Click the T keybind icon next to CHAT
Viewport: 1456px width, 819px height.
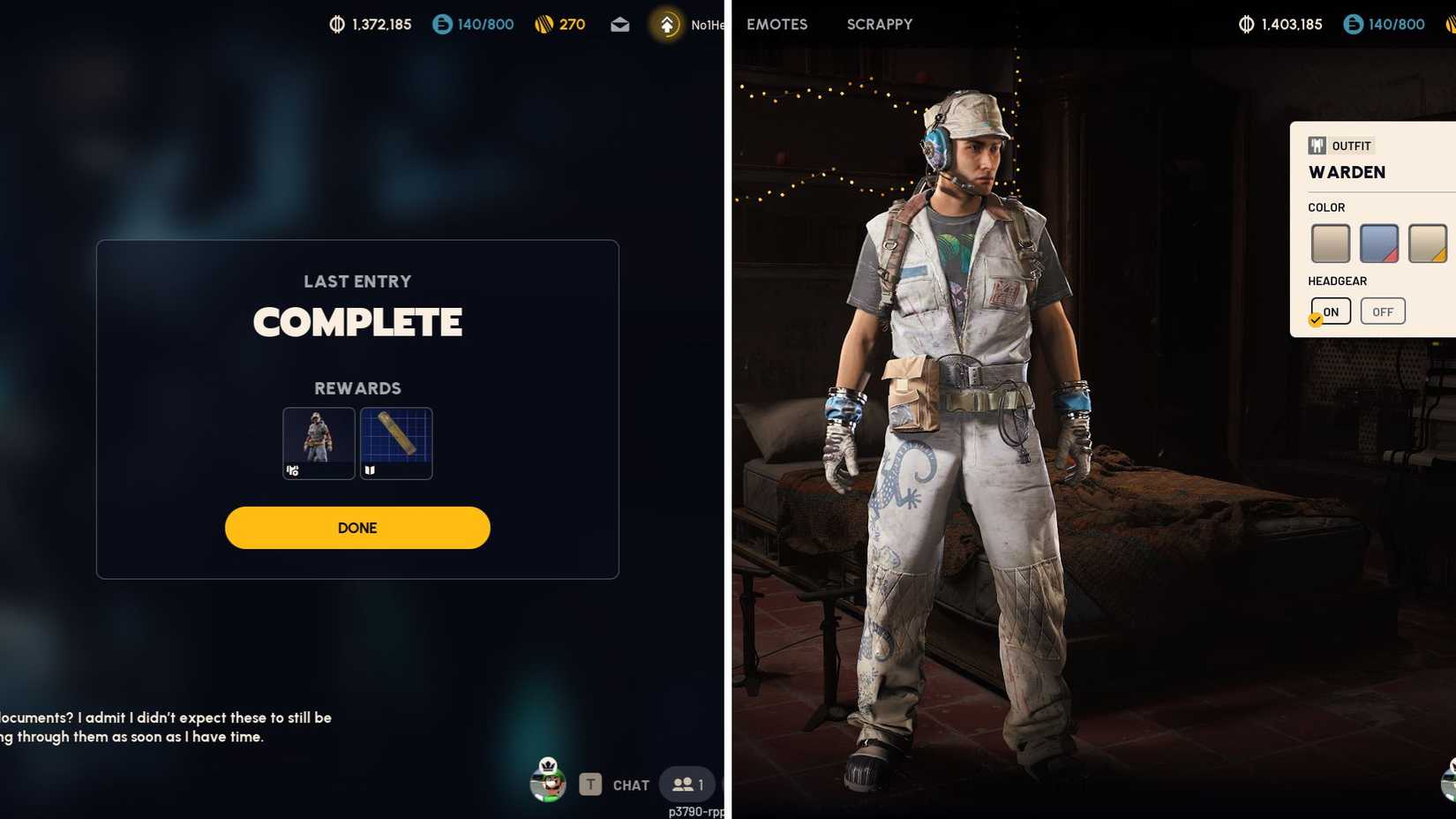pyautogui.click(x=589, y=784)
